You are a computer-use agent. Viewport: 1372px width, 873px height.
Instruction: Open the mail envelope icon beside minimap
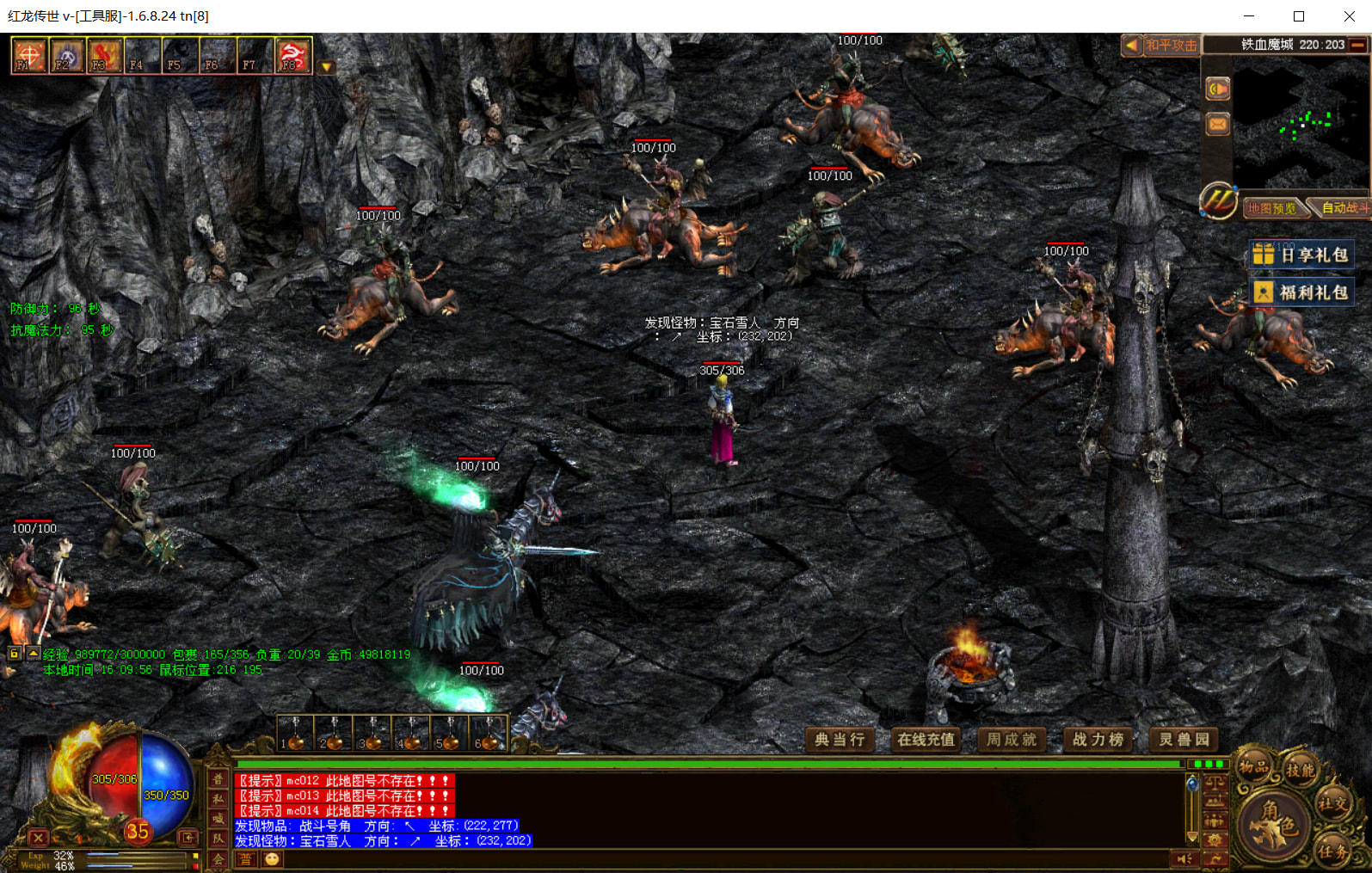tap(1218, 125)
